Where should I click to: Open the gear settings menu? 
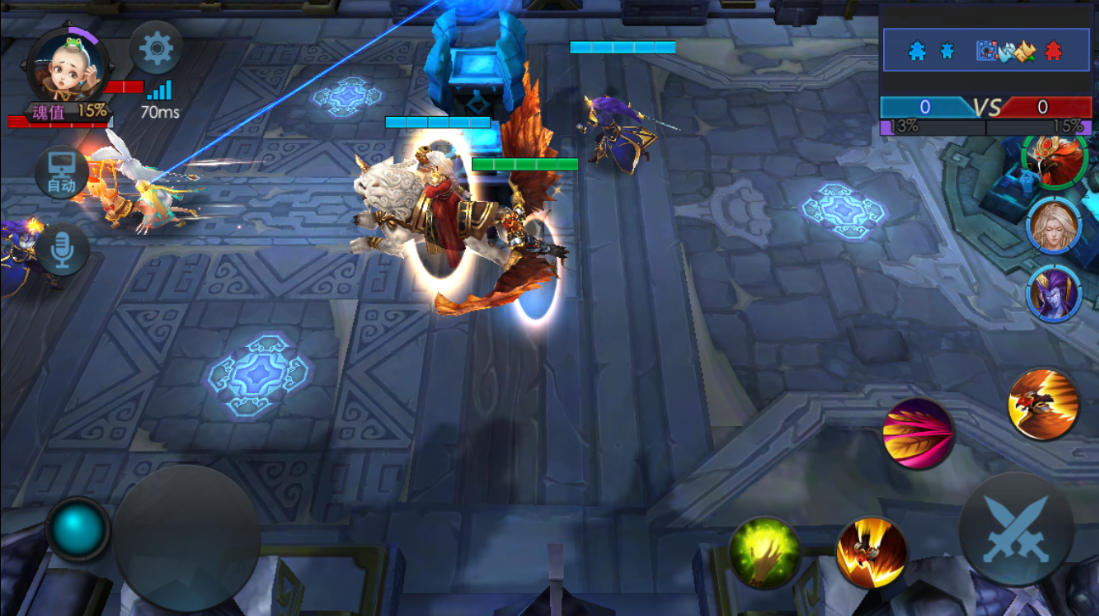pyautogui.click(x=156, y=48)
